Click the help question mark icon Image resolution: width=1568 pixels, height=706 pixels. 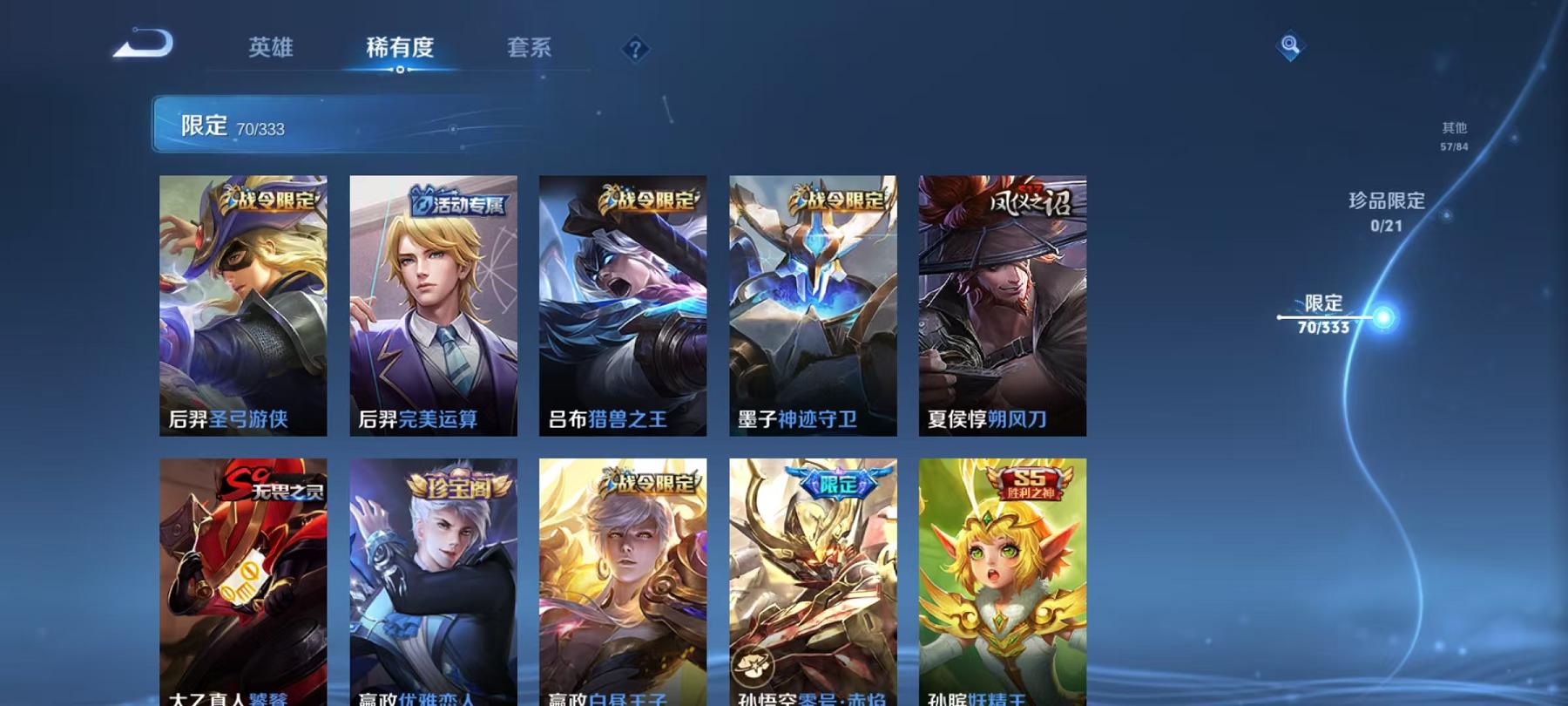pos(634,50)
